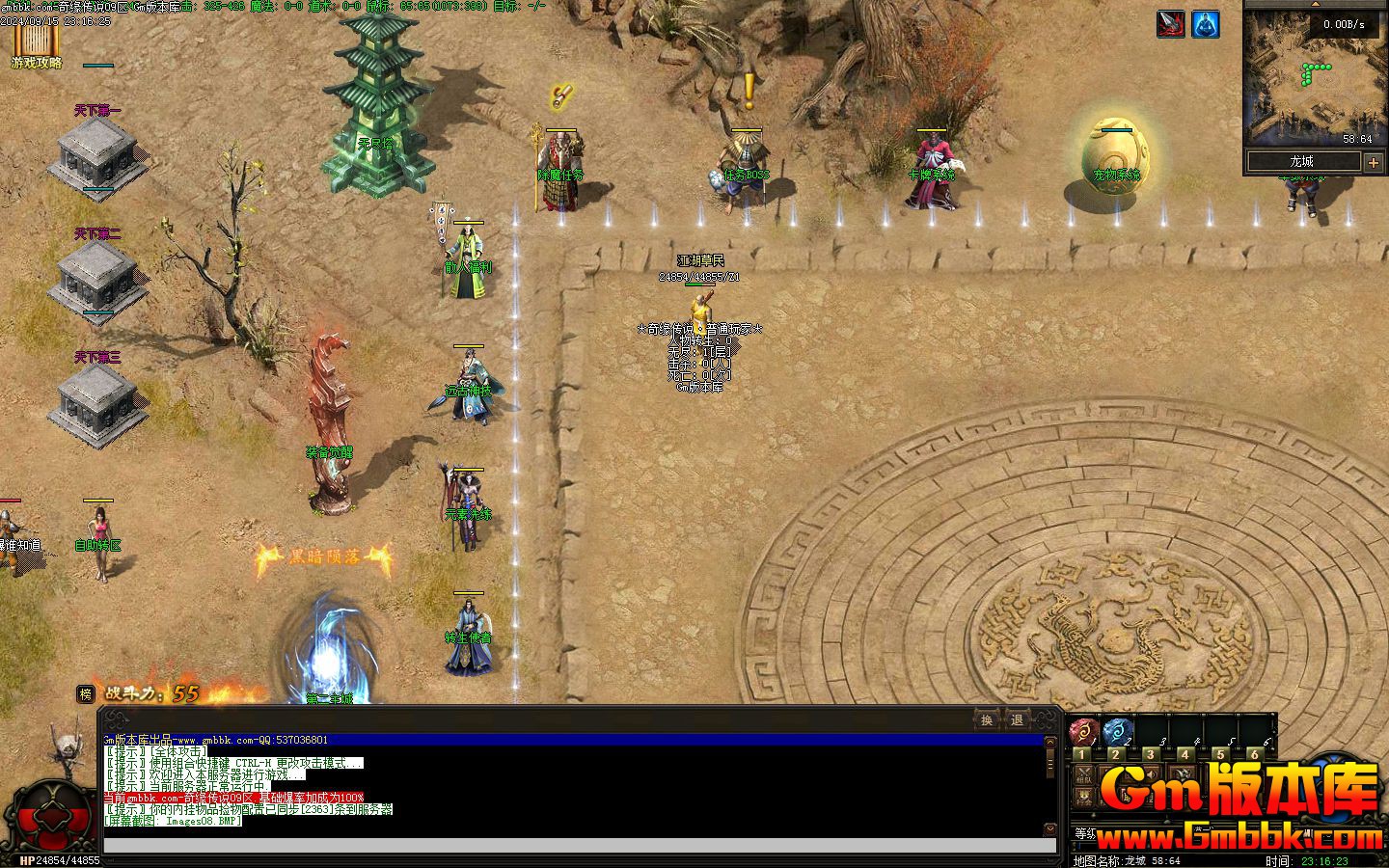This screenshot has width=1389, height=868.
Task: Click the chat message input field
Action: click(579, 846)
